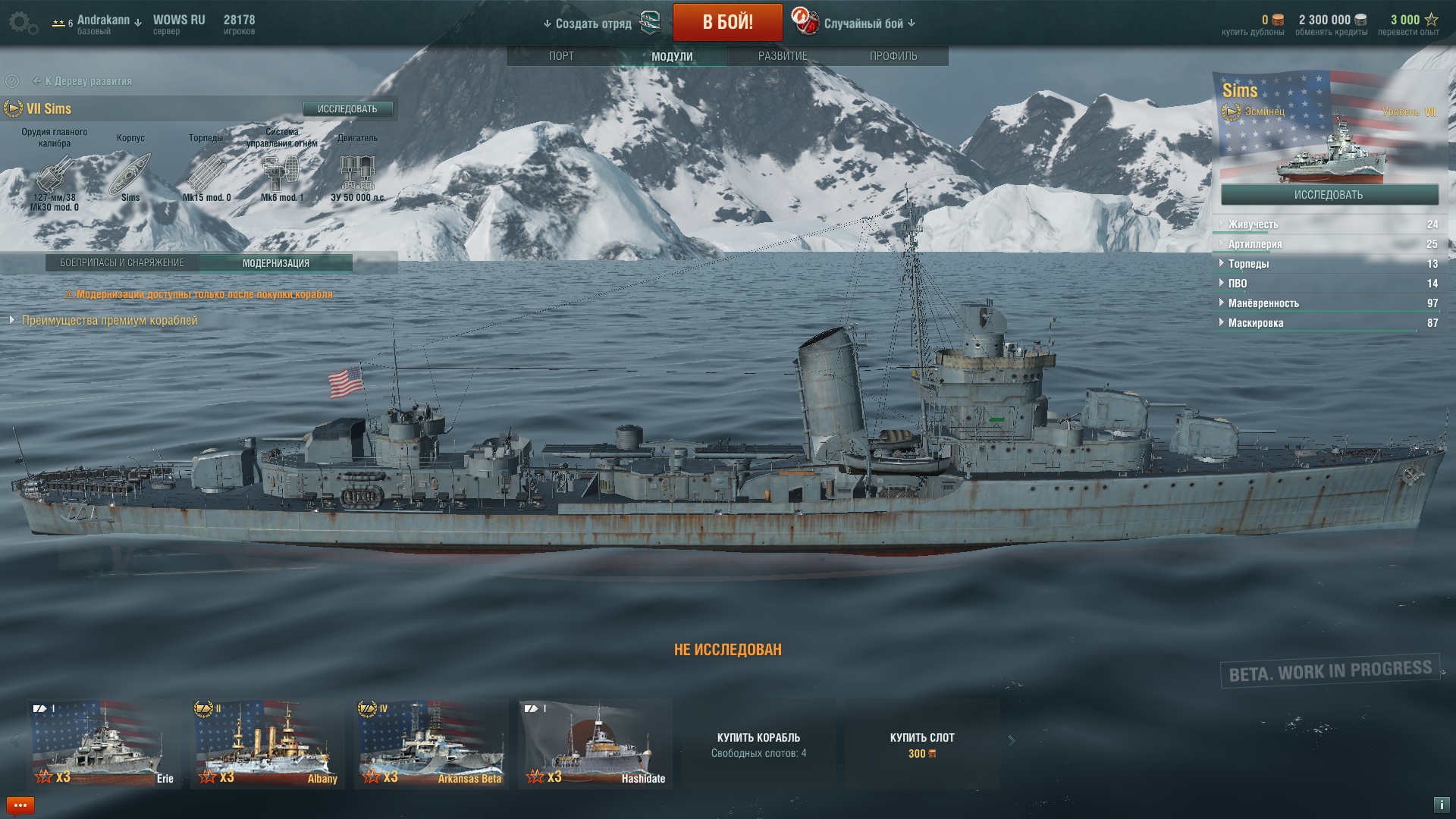This screenshot has width=1456, height=819.
Task: Open the orange chat button
Action: tap(20, 805)
